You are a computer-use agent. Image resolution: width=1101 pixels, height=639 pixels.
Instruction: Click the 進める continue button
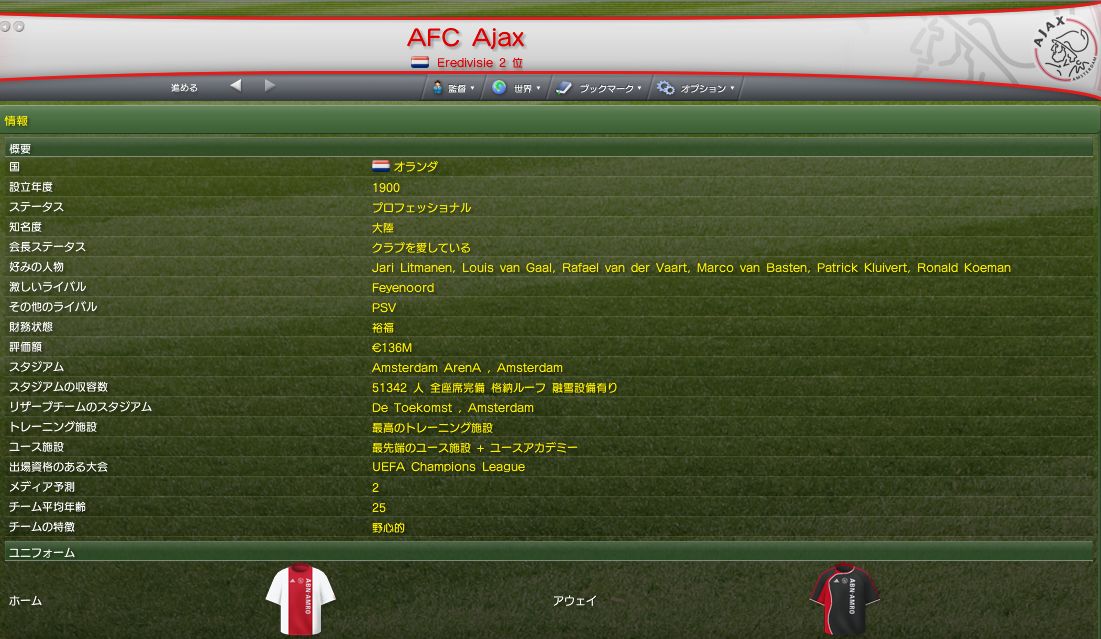coord(184,88)
